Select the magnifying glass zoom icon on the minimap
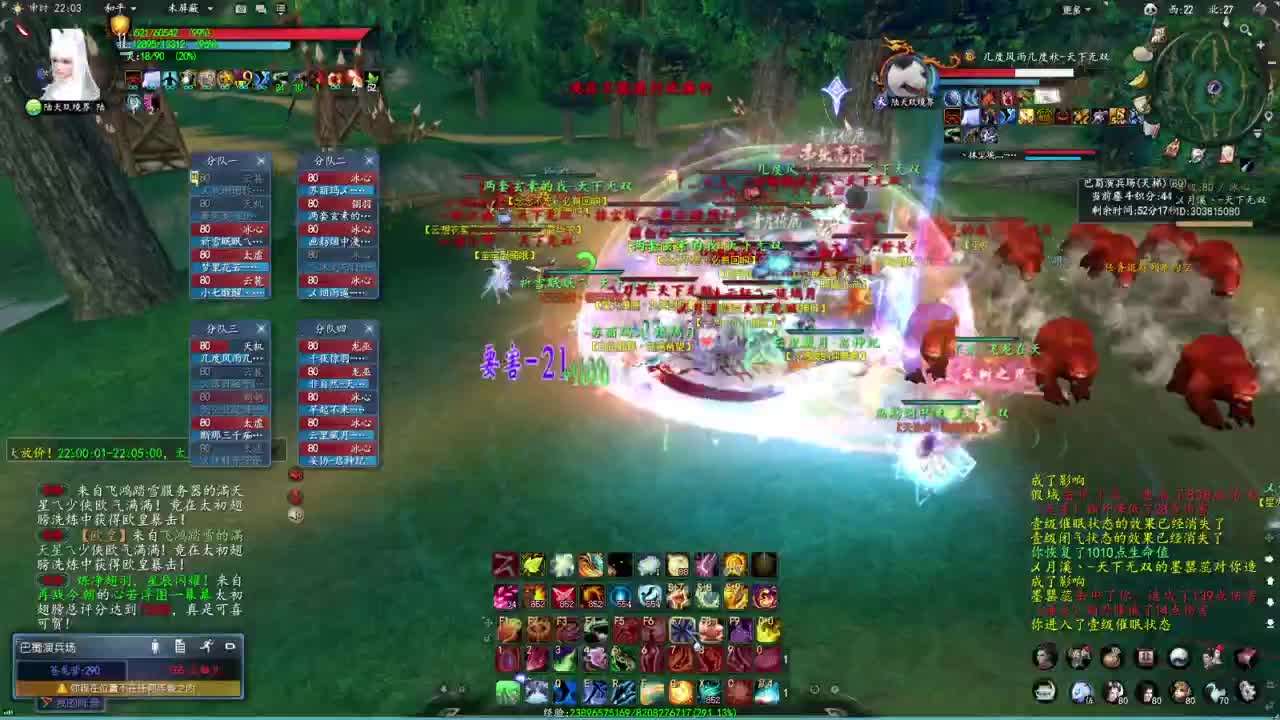1280x720 pixels. 1244,29
